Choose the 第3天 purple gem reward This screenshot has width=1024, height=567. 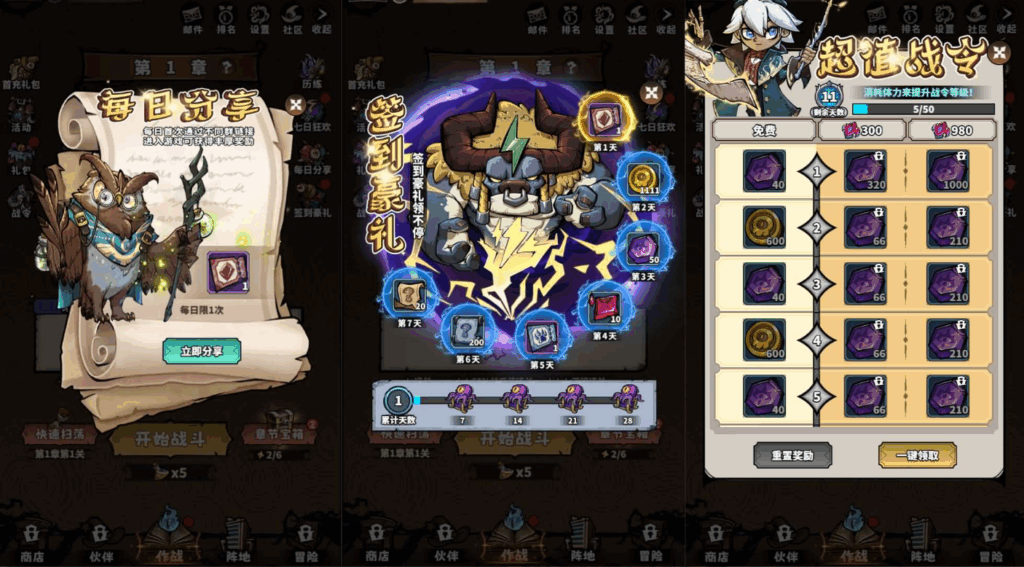click(x=641, y=246)
